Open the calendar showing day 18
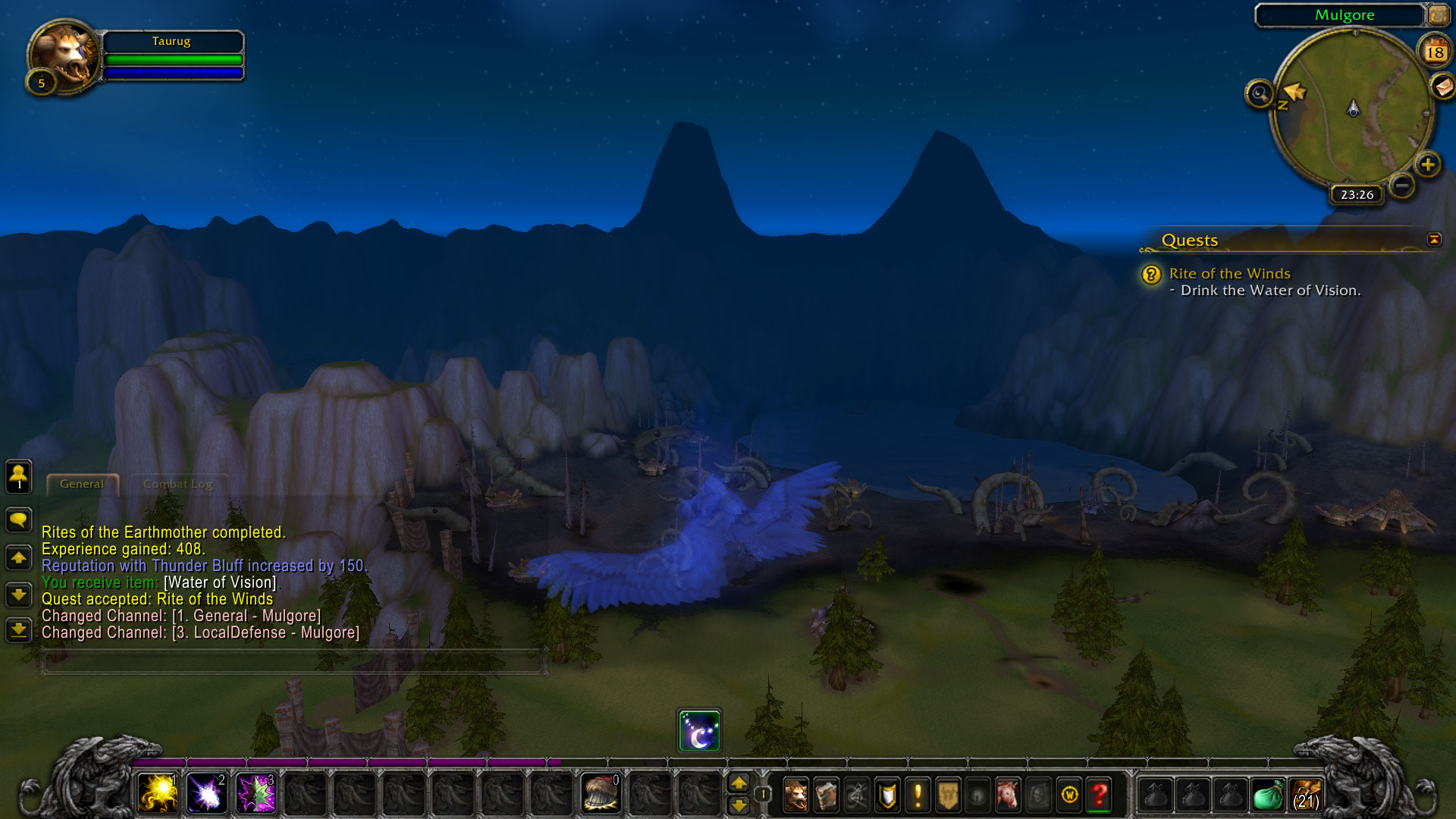Viewport: 1456px width, 819px height. click(x=1434, y=52)
